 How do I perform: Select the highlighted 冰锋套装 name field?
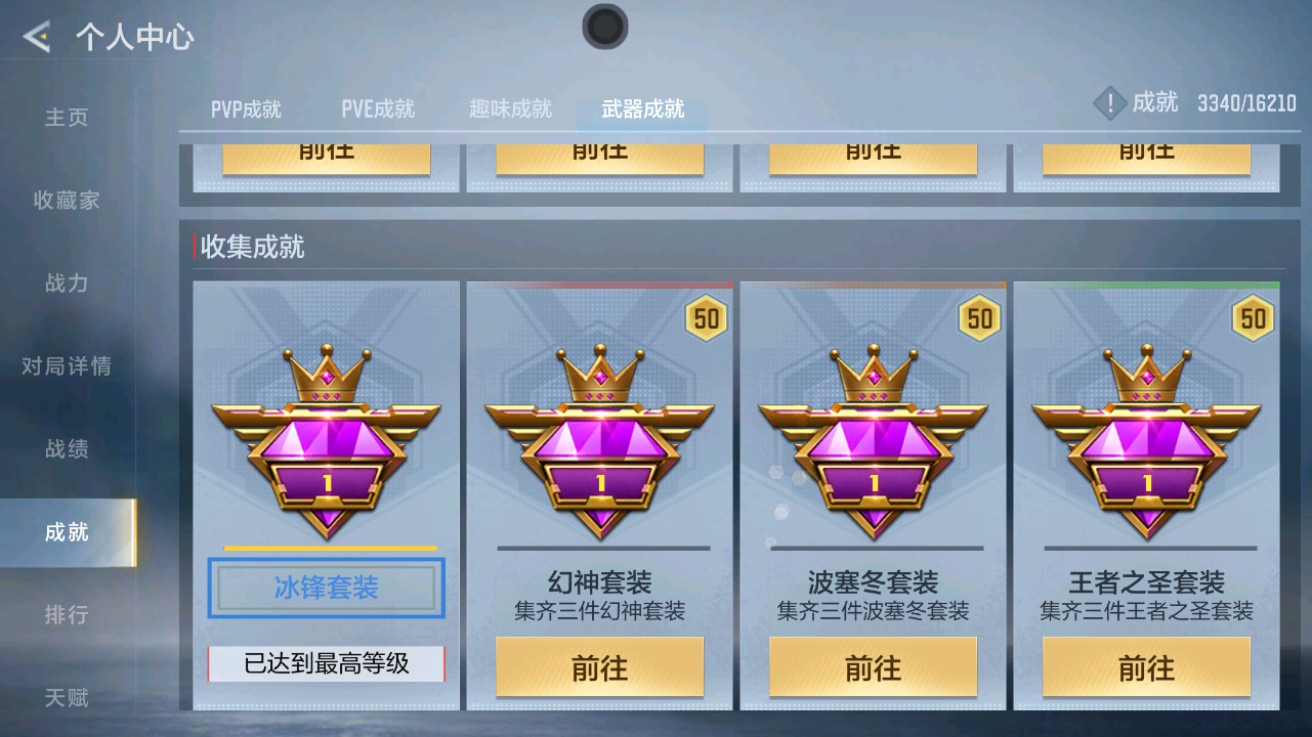(x=326, y=589)
